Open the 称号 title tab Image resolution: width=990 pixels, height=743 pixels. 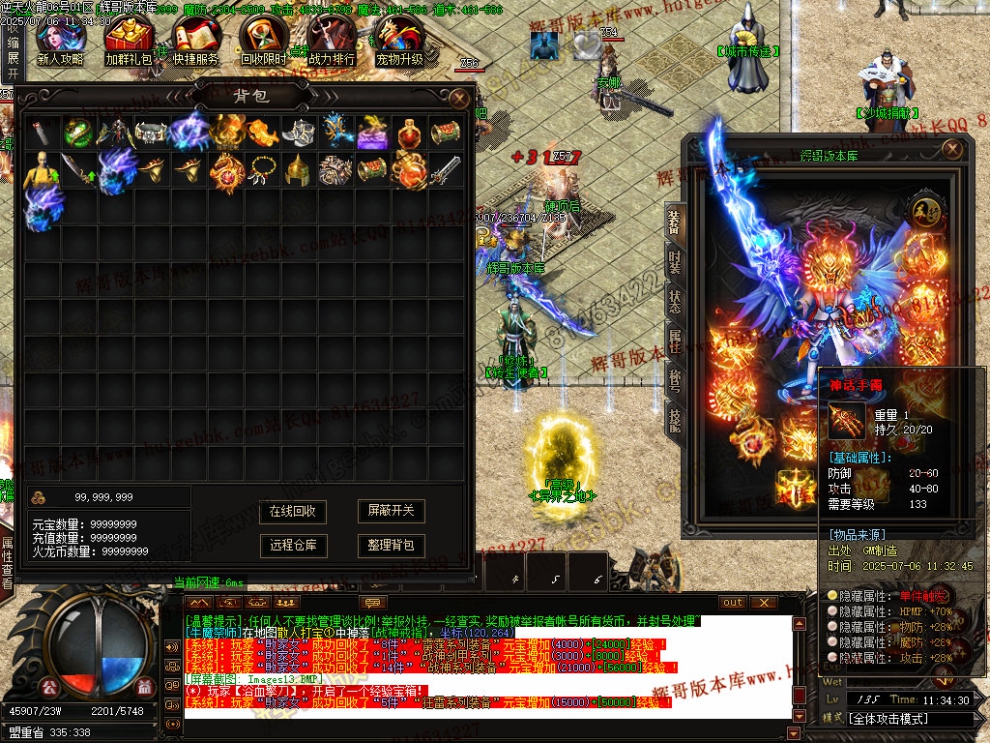pos(674,381)
